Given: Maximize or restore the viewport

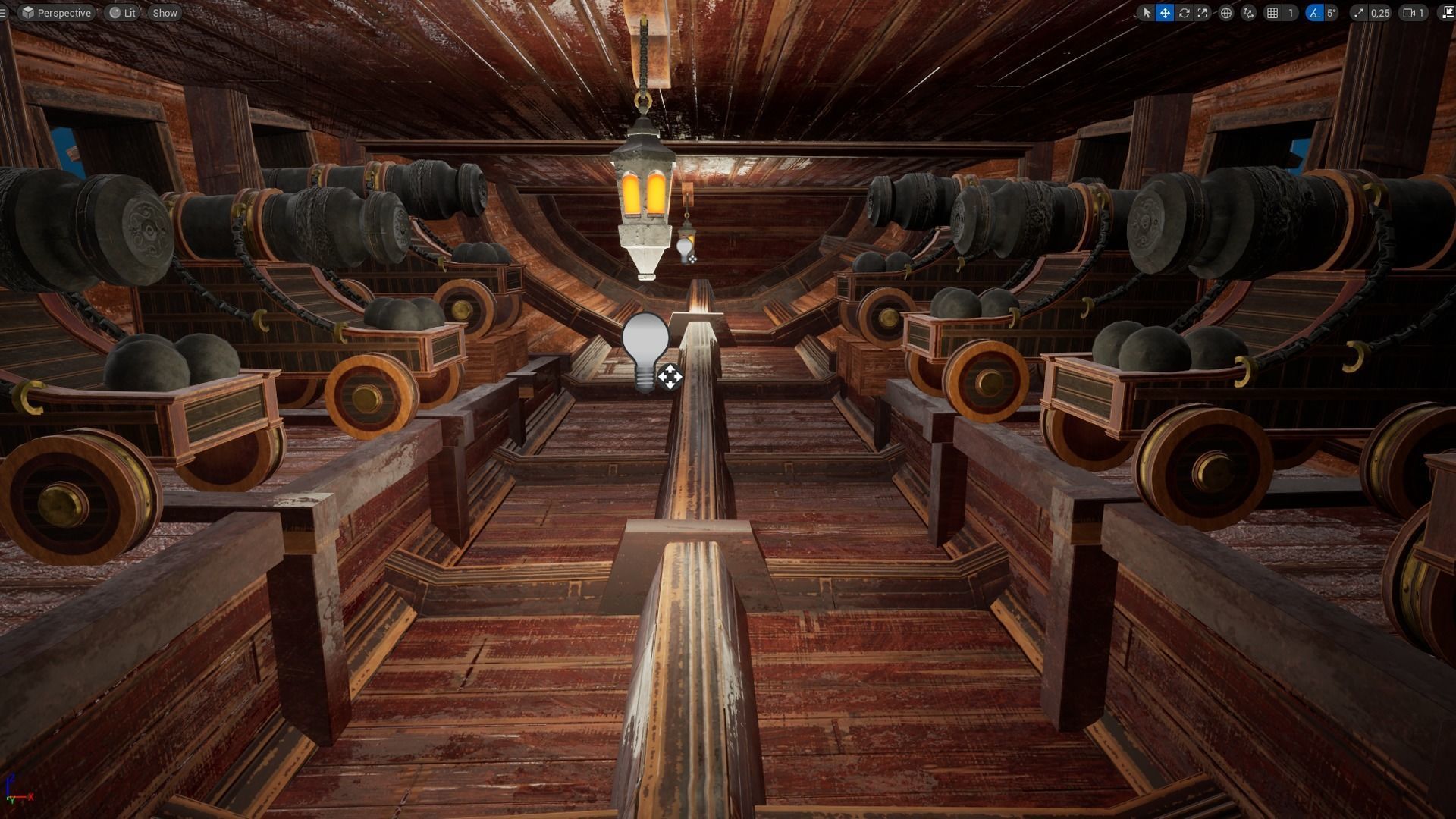Looking at the screenshot, I should 1448,13.
